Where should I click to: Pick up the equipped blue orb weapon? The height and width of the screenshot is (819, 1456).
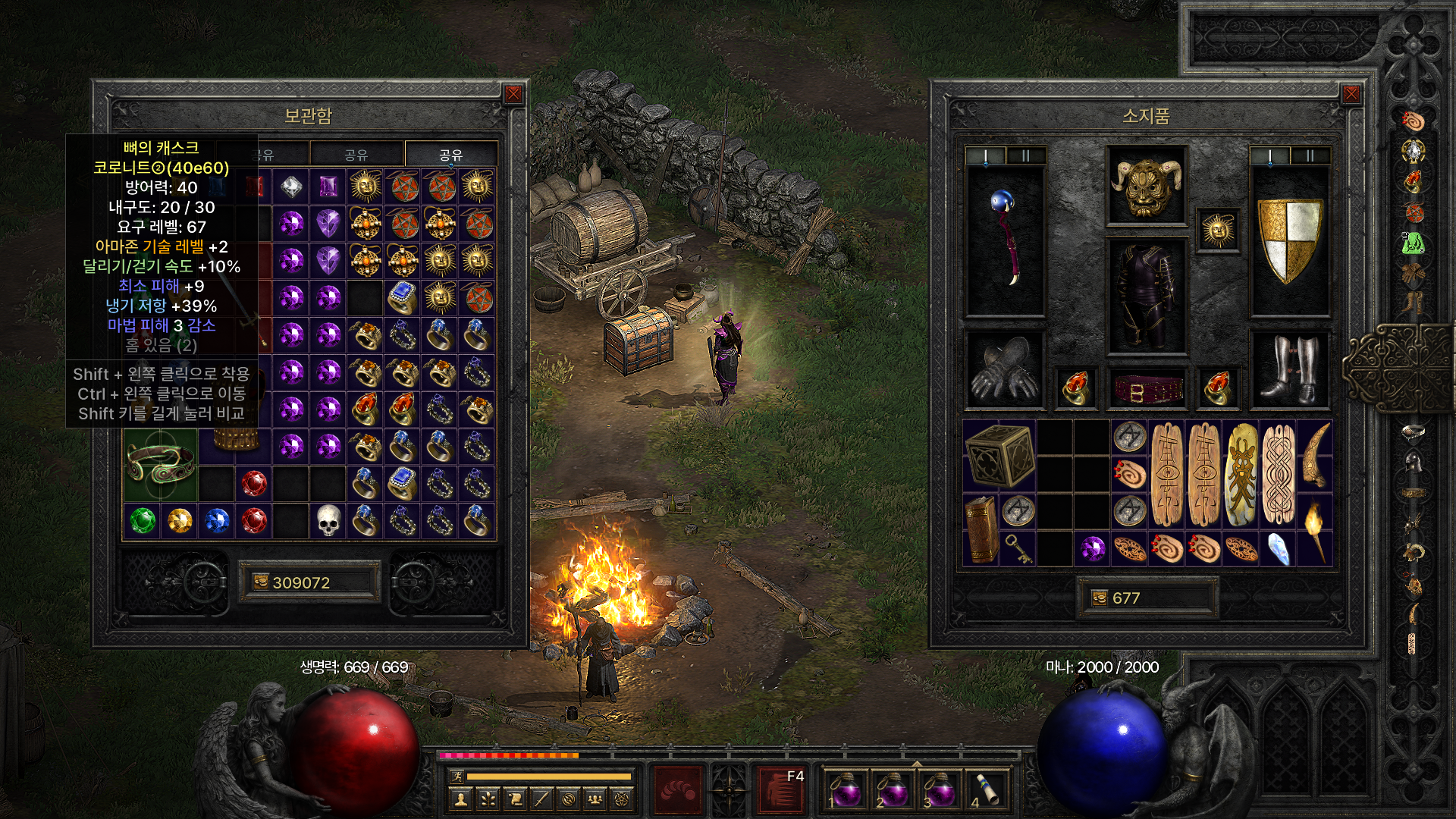pos(1005,238)
